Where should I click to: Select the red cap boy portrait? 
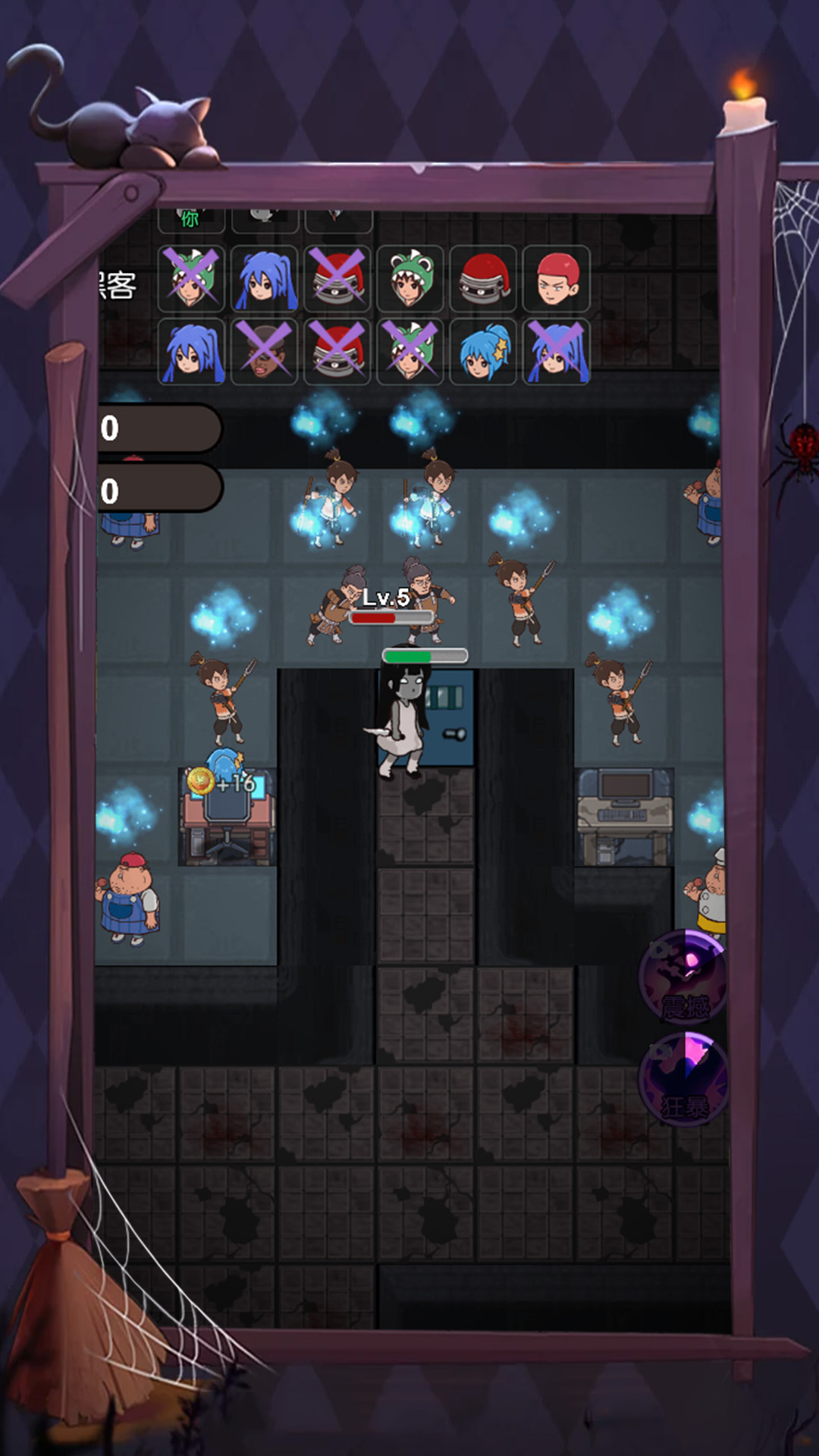[557, 279]
